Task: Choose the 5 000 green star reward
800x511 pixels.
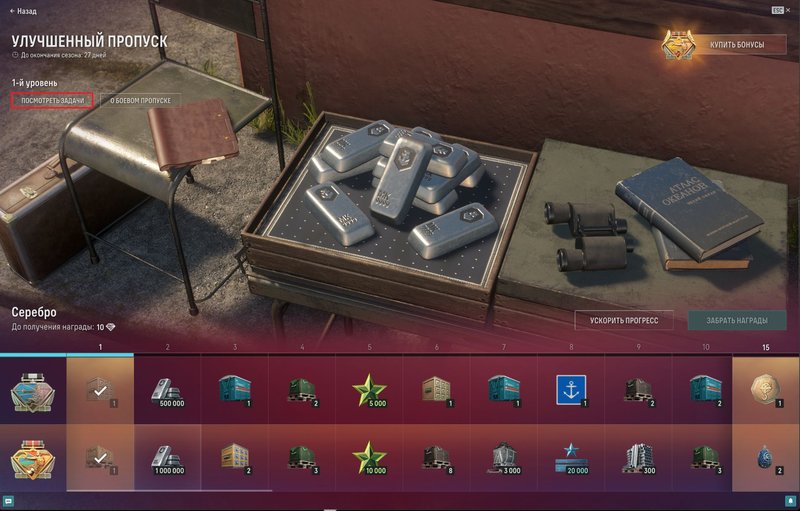Action: tap(370, 390)
